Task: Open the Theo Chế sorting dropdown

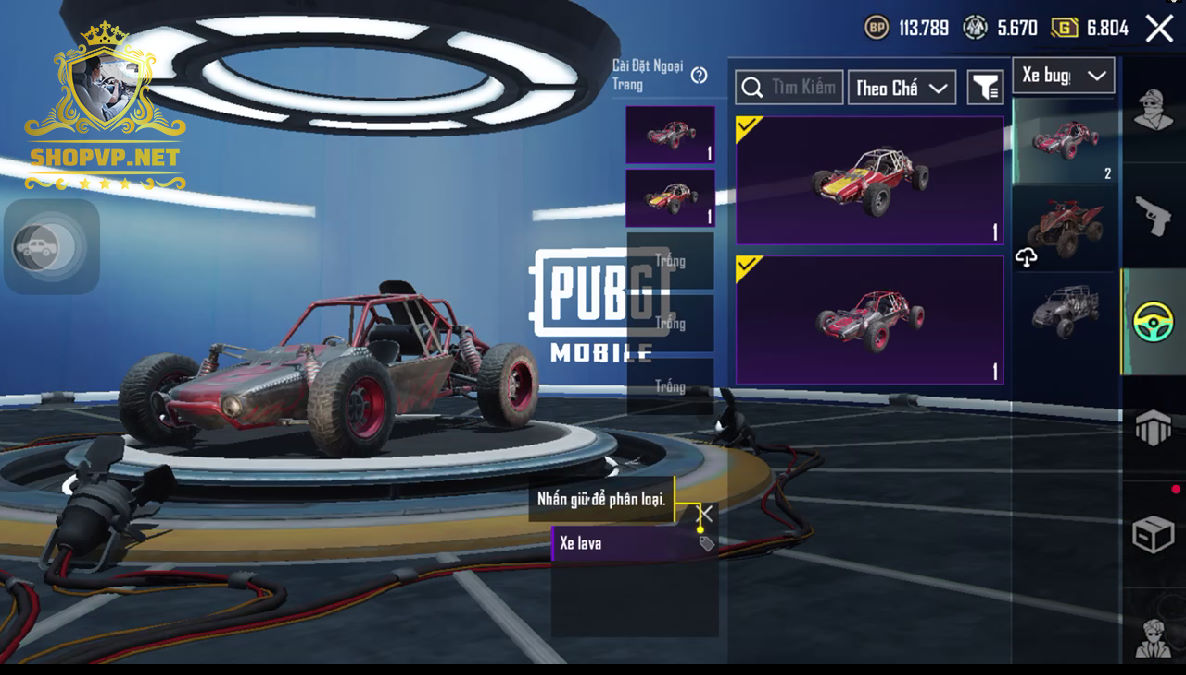Action: tap(901, 88)
